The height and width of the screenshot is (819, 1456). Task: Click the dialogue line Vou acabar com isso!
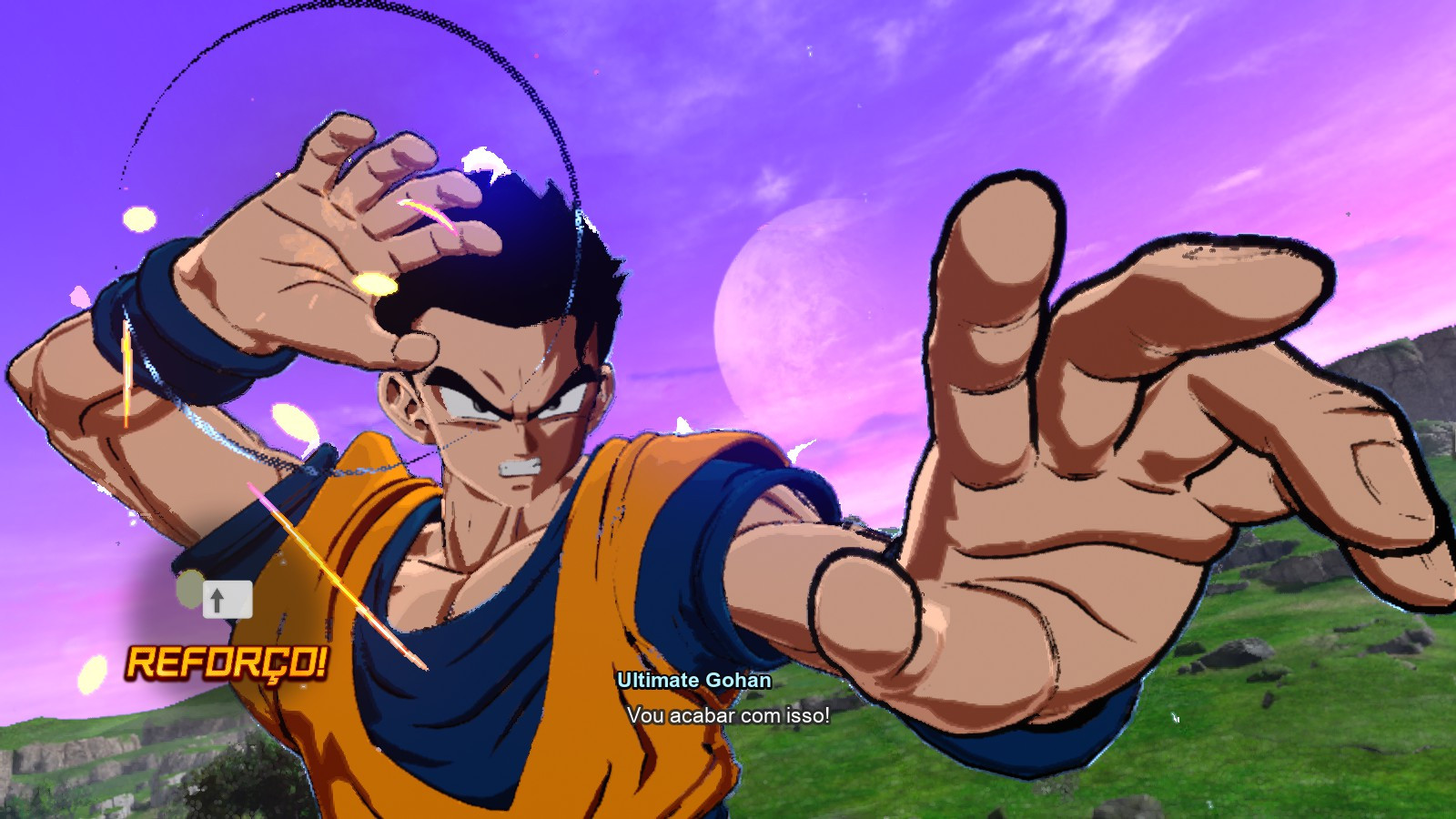[727, 717]
